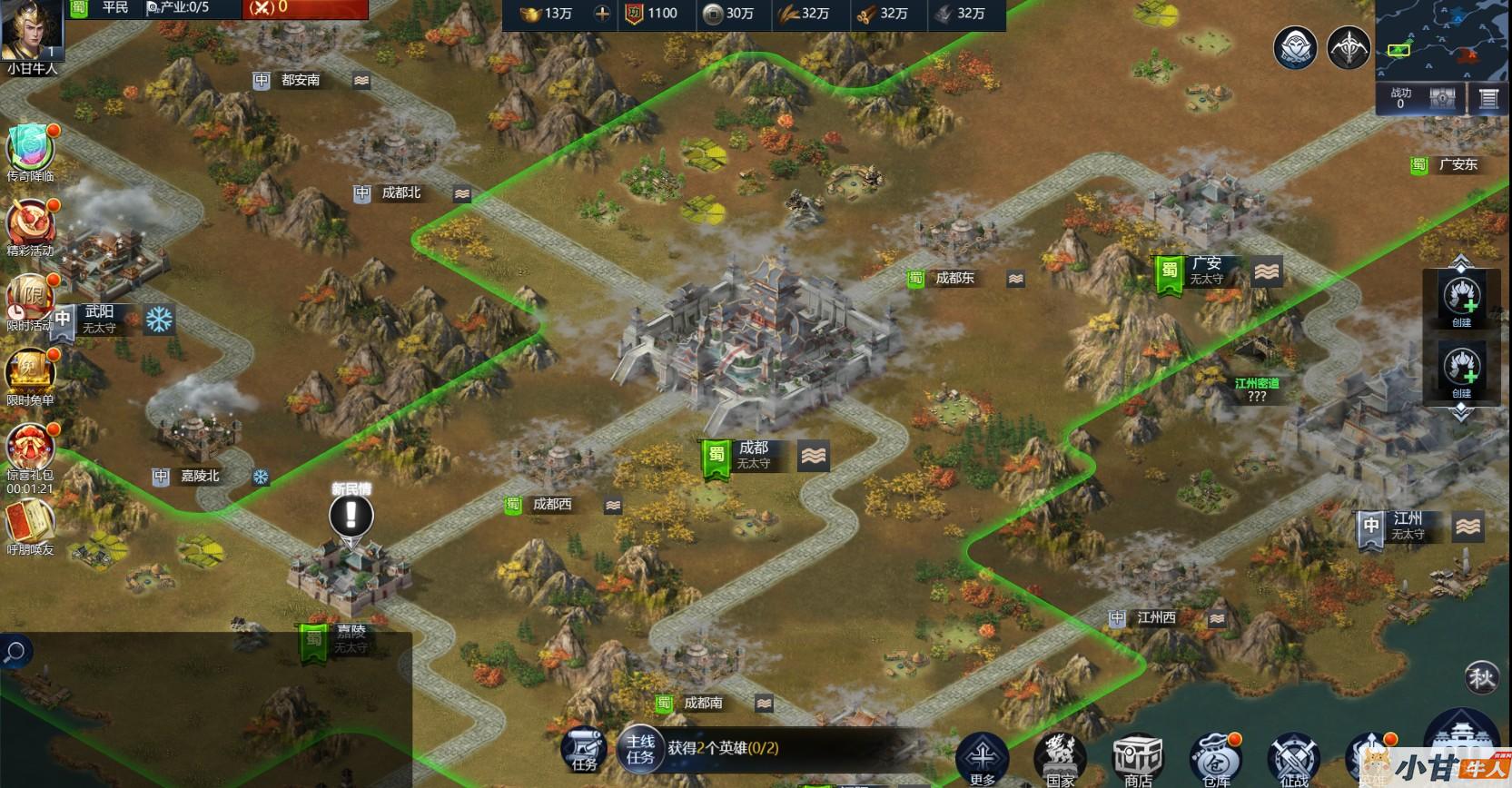Viewport: 1512px width, 788px height.
Task: Click the gold plus button
Action: (602, 14)
